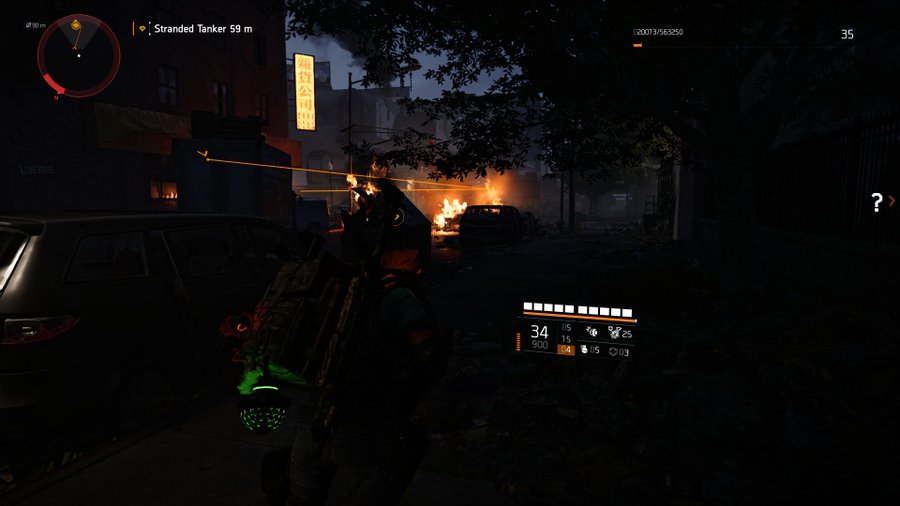Select the highlighted orange weapon slot 04
900x506 pixels.
[566, 350]
